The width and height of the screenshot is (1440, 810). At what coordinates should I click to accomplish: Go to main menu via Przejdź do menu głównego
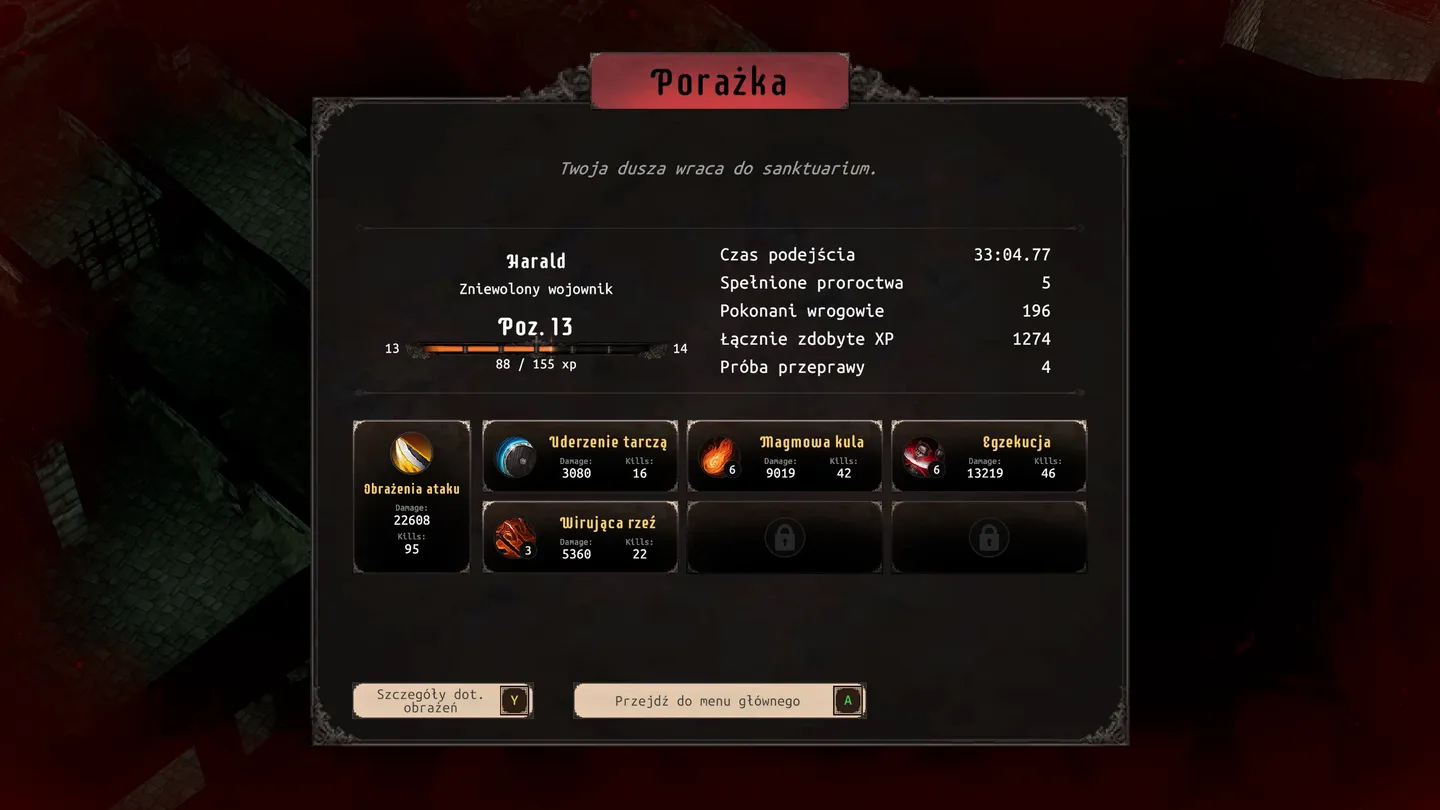pos(719,701)
